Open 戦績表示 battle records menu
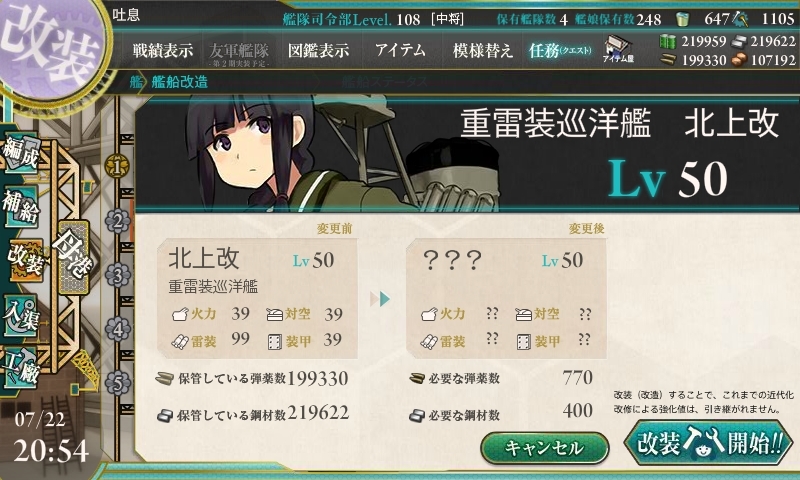Image resolution: width=800 pixels, height=480 pixels. point(163,50)
